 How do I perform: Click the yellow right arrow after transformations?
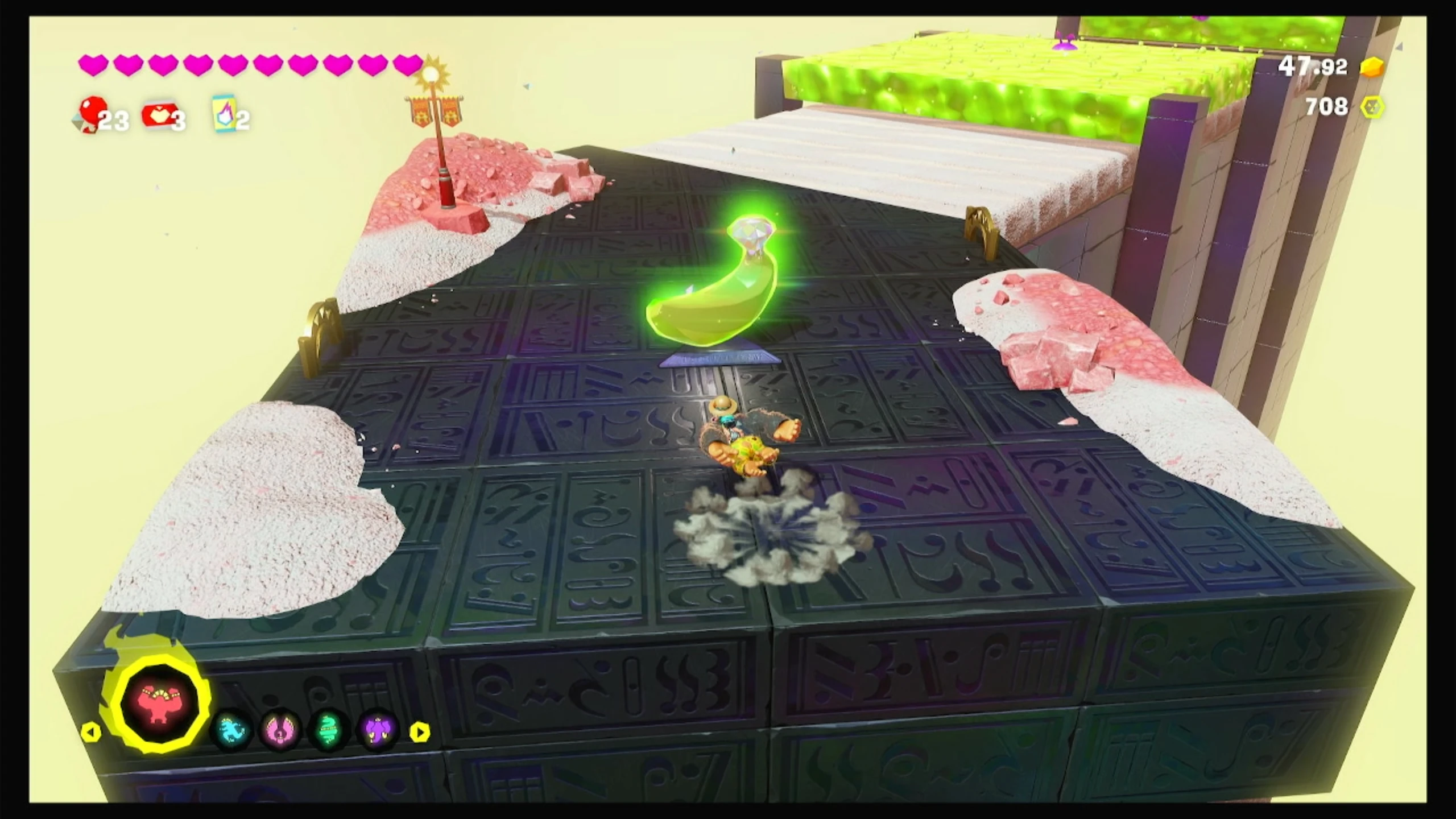pos(420,732)
